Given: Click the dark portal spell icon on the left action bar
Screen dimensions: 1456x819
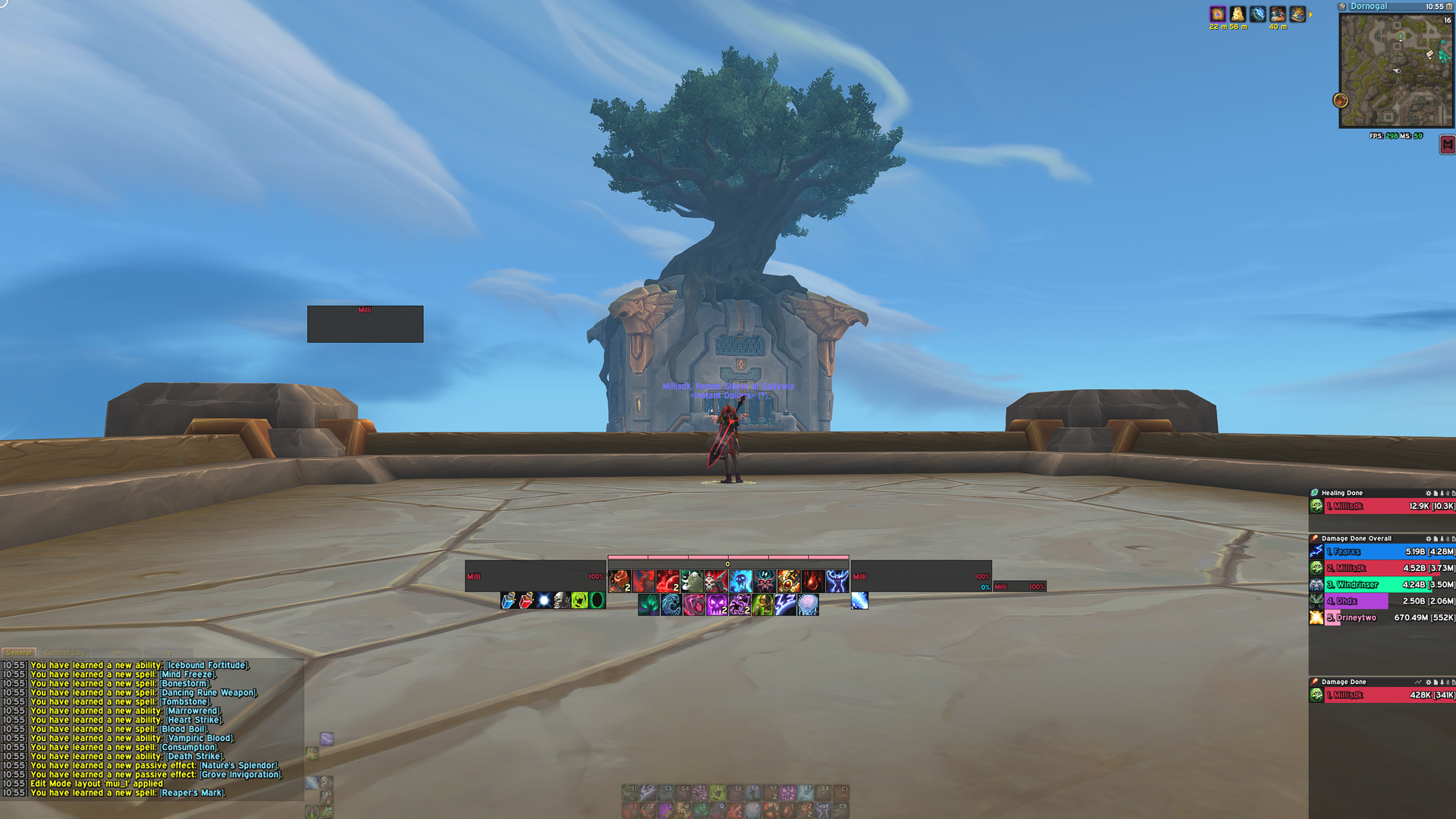Looking at the screenshot, I should [598, 601].
